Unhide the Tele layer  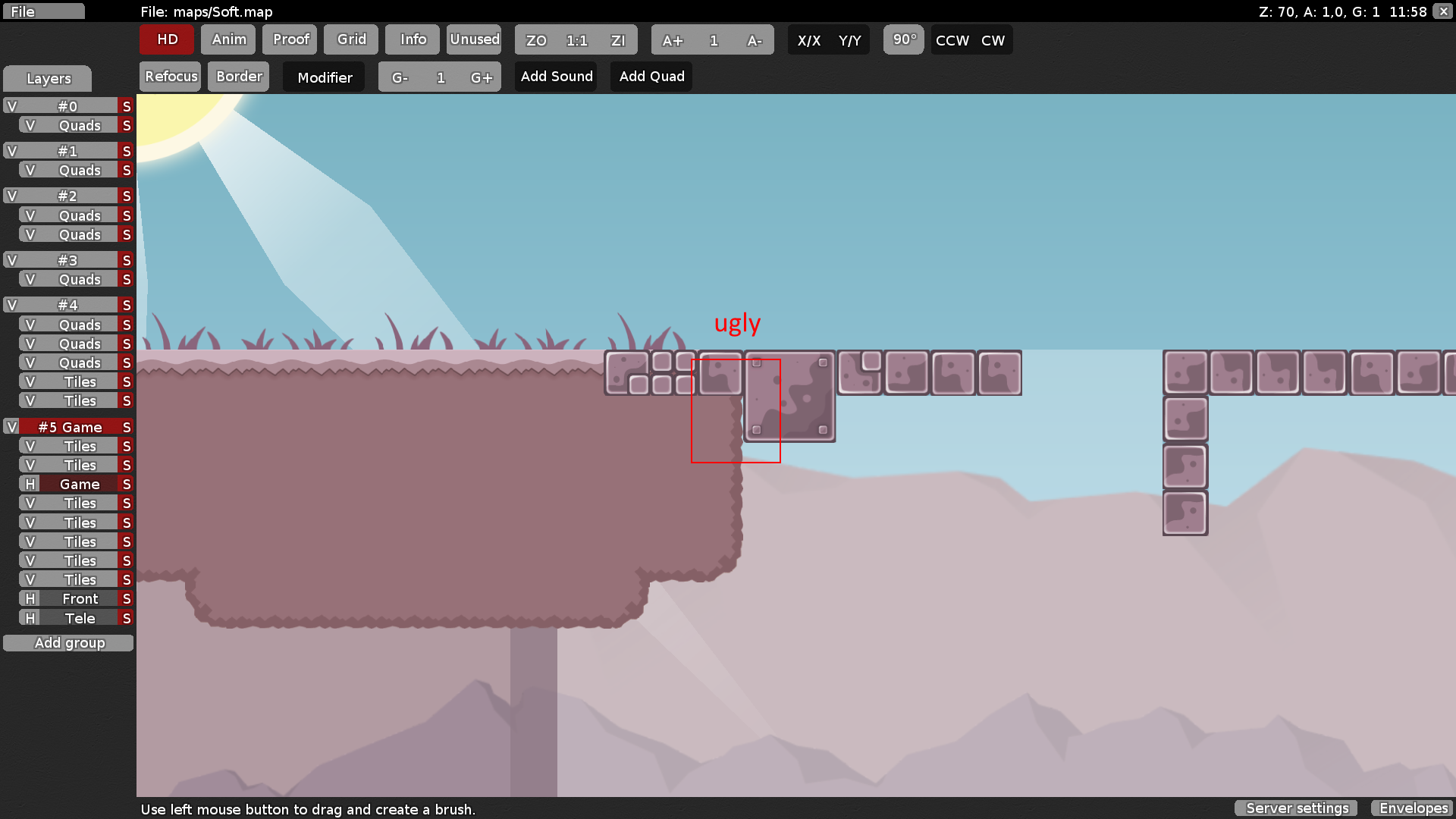pos(29,617)
